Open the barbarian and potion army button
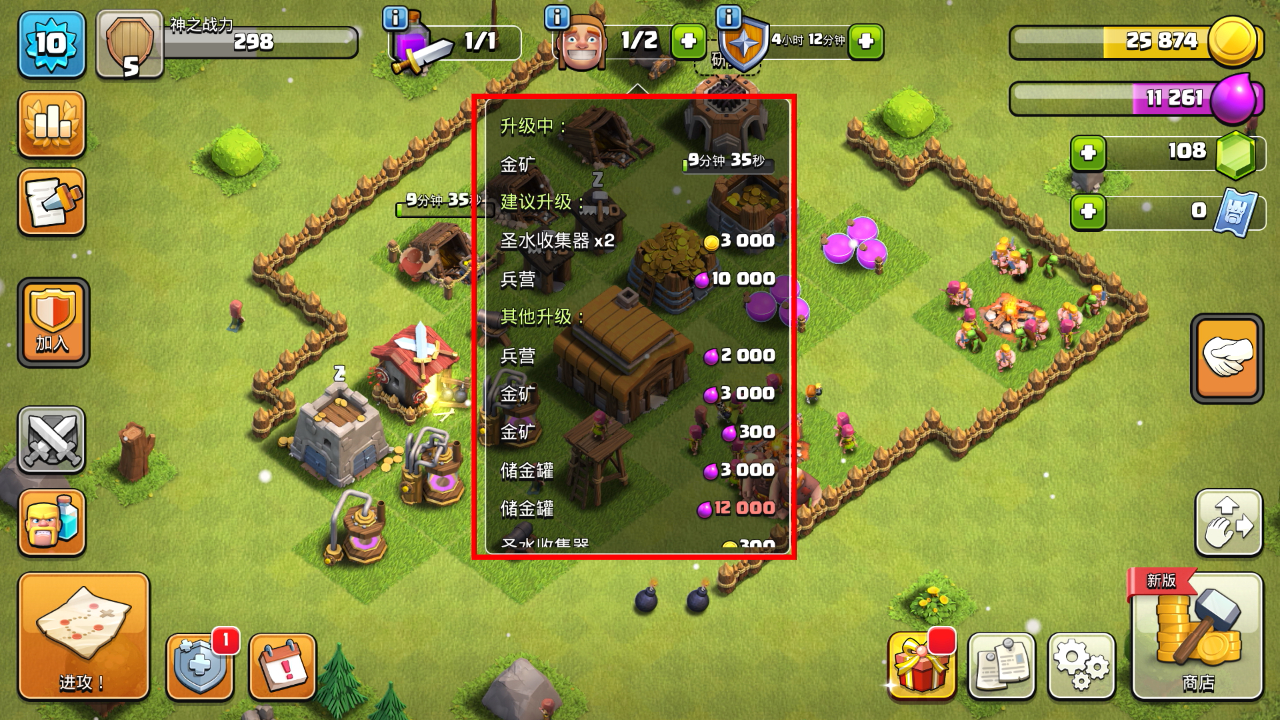The height and width of the screenshot is (720, 1280). tap(51, 521)
